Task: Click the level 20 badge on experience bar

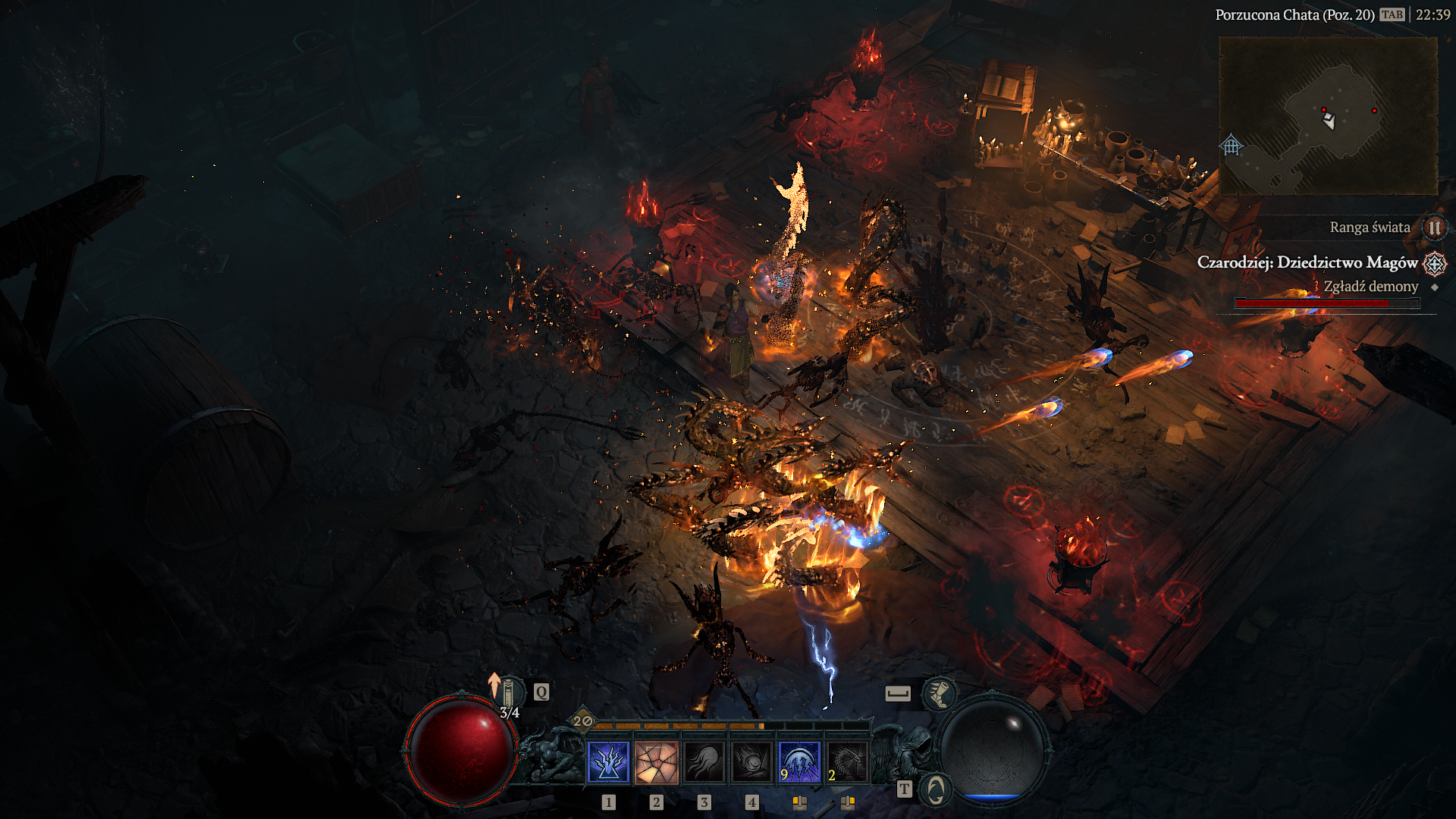Action: point(582,720)
